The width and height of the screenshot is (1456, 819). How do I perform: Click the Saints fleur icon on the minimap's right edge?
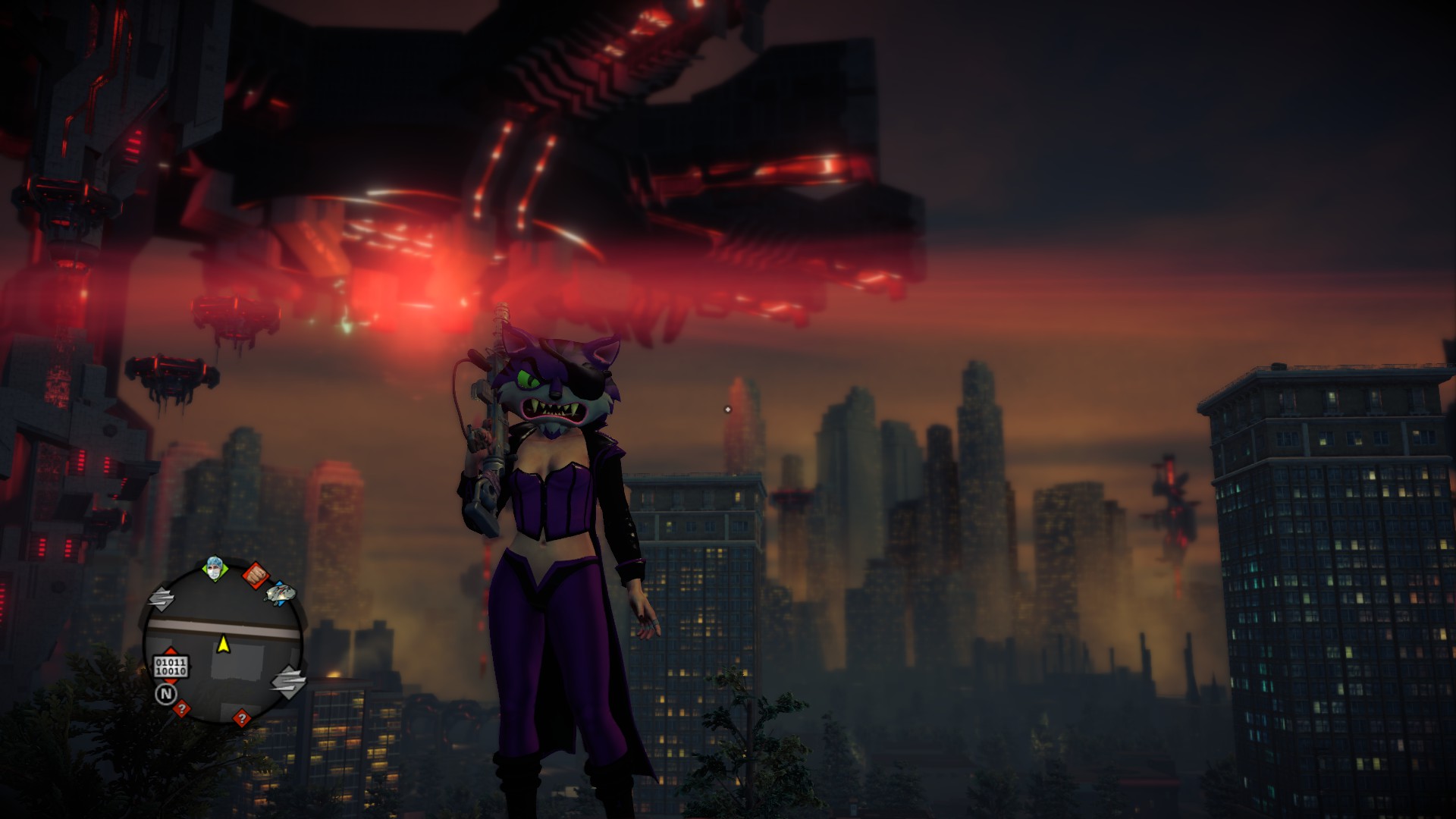coord(289,682)
